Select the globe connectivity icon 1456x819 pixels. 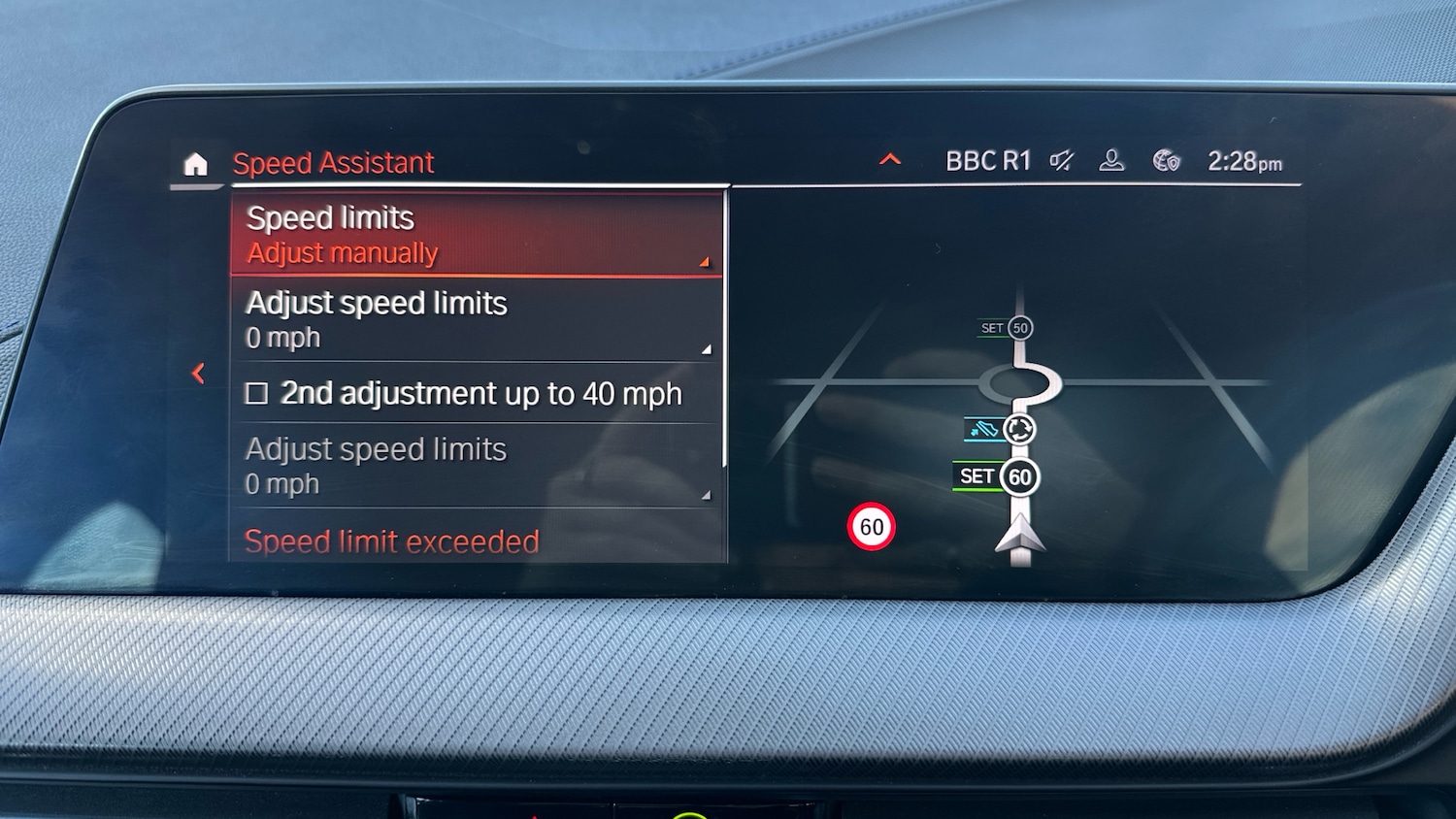coord(1166,161)
